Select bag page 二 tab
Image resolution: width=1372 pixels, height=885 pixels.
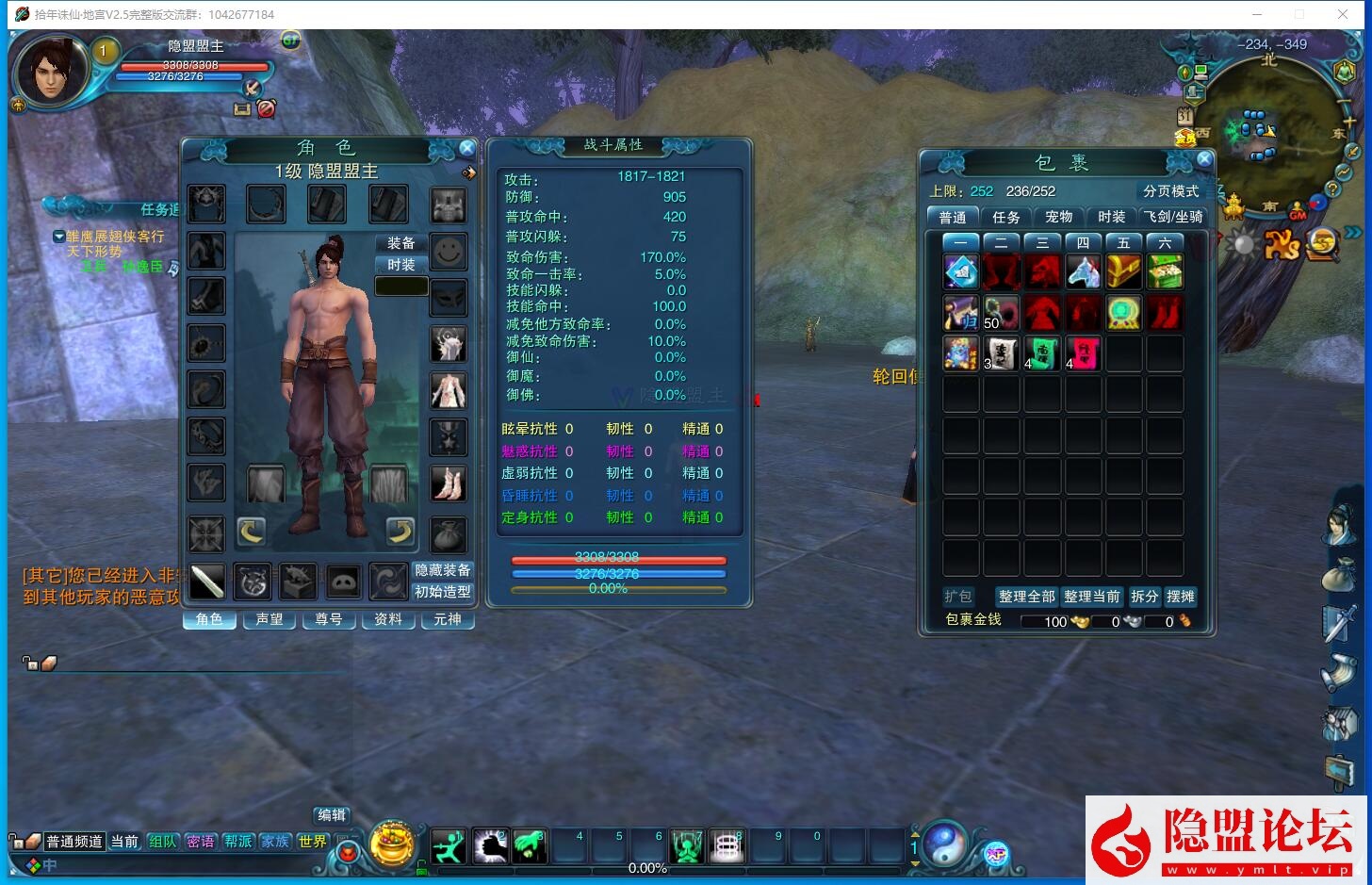click(x=1001, y=242)
